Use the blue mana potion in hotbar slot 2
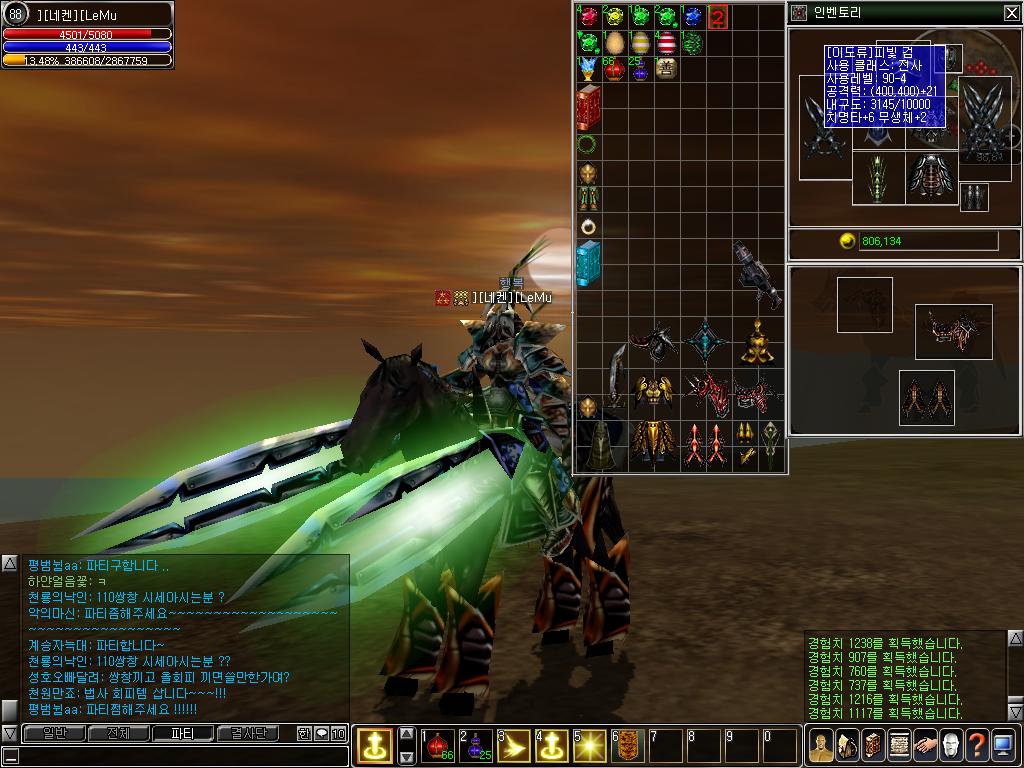 click(475, 745)
